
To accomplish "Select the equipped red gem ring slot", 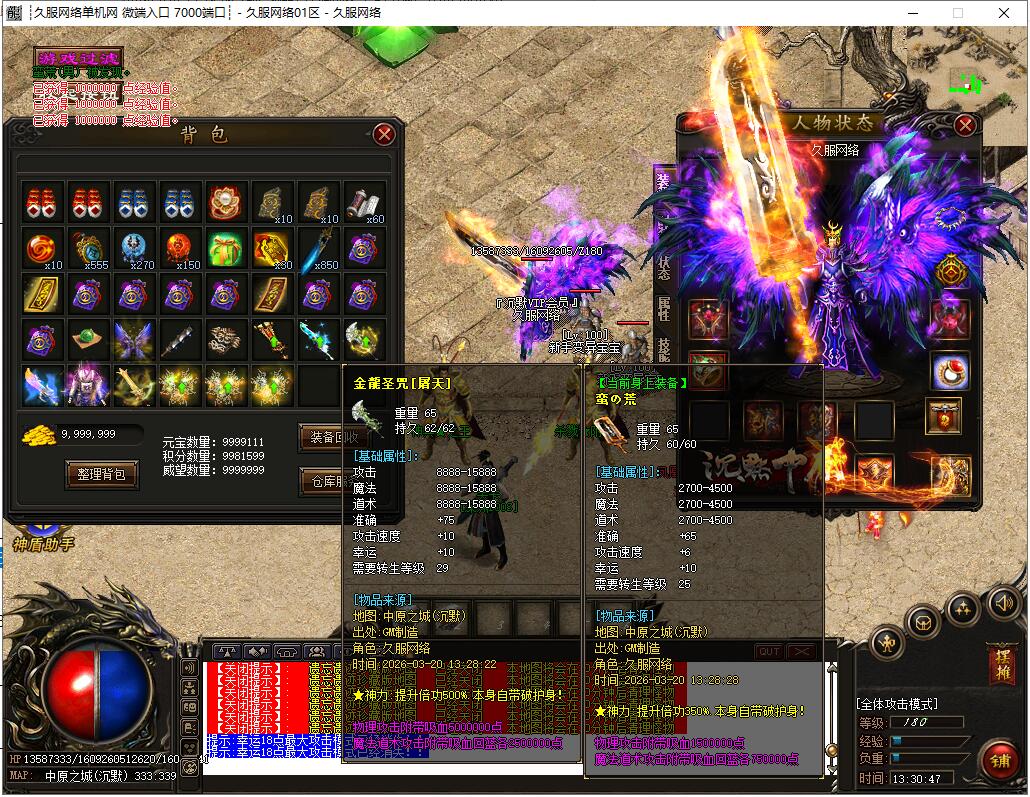I will pyautogui.click(x=949, y=371).
